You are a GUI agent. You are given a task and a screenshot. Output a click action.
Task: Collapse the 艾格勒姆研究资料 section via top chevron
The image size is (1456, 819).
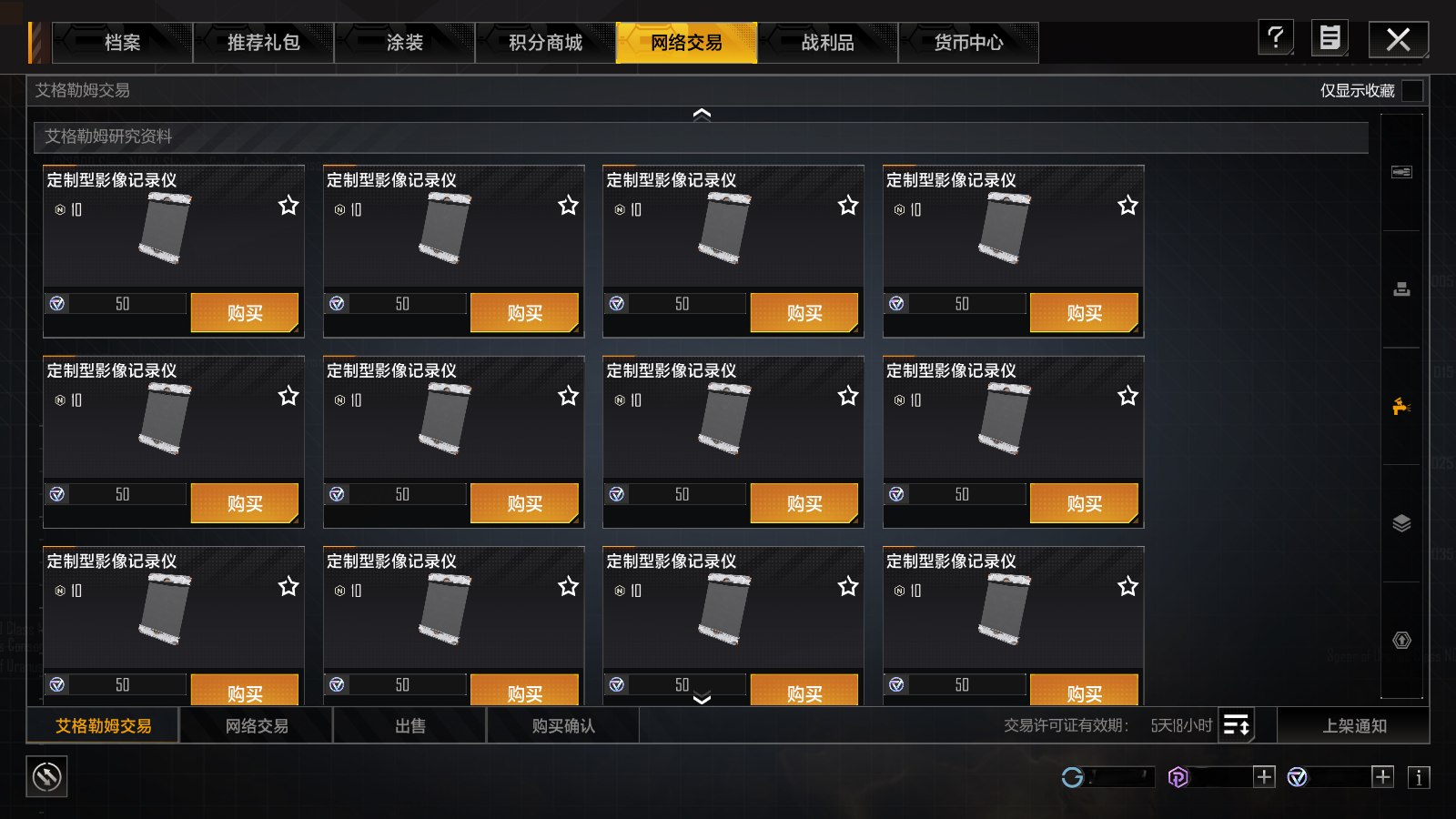click(x=702, y=112)
